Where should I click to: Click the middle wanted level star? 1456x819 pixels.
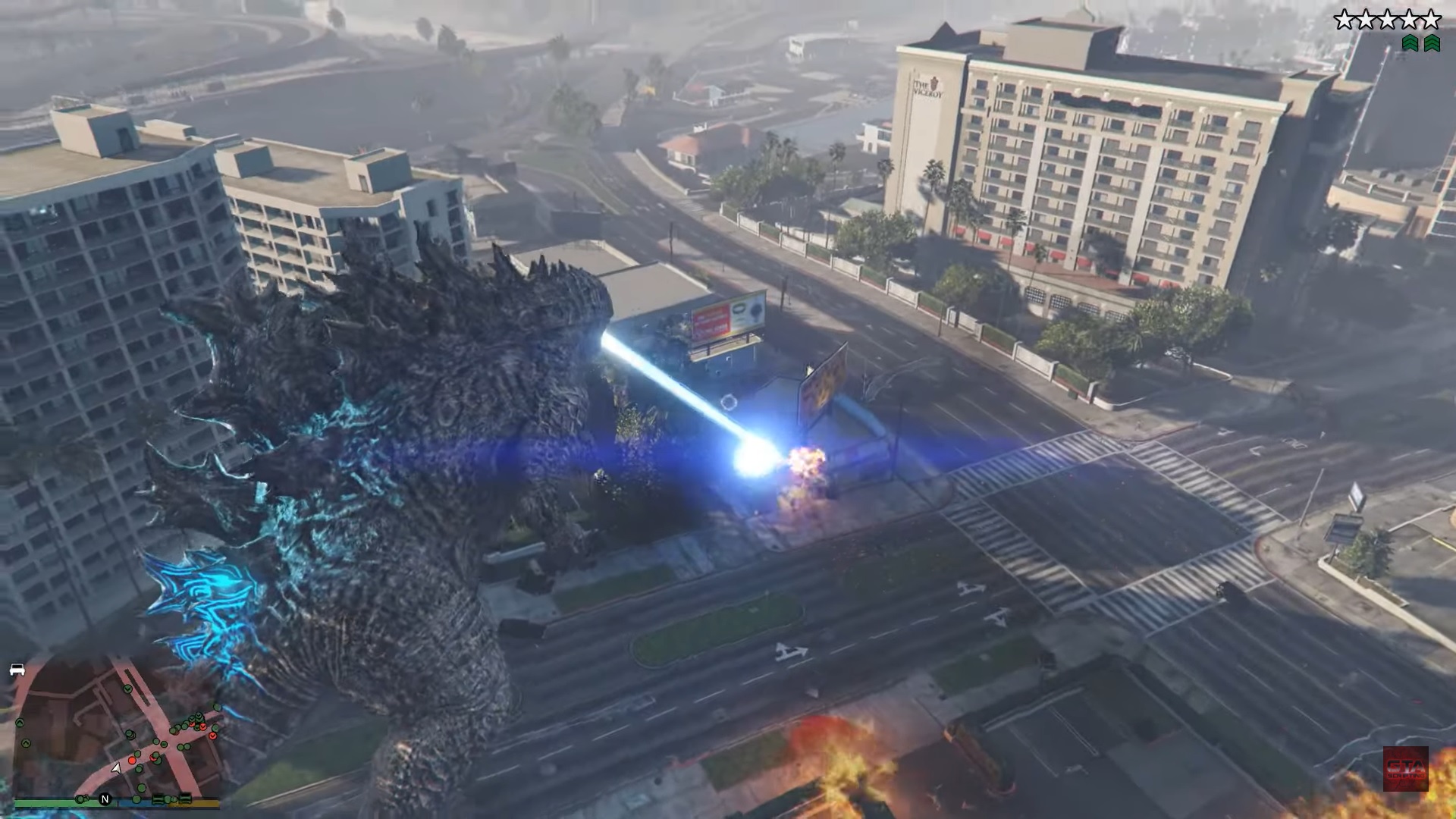(x=1389, y=19)
